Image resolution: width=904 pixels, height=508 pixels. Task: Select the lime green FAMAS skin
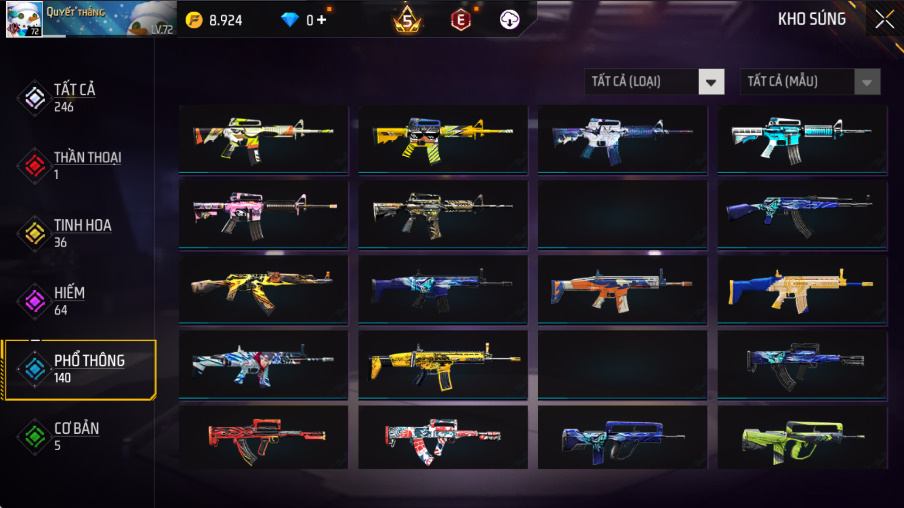pos(801,437)
